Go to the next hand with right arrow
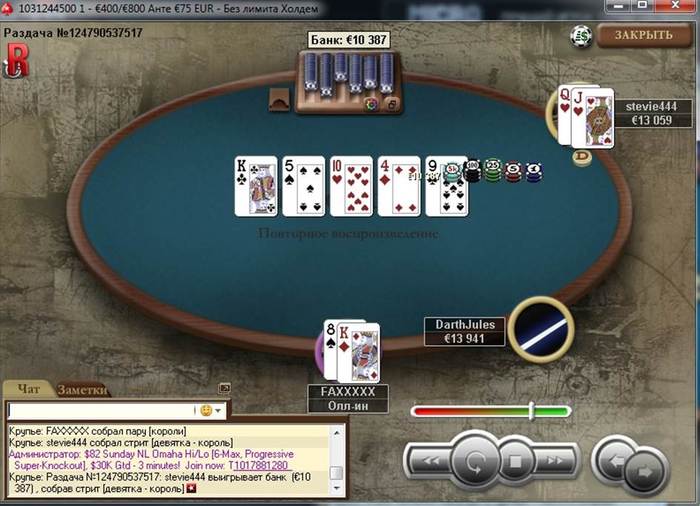The width and height of the screenshot is (700, 506). (646, 467)
